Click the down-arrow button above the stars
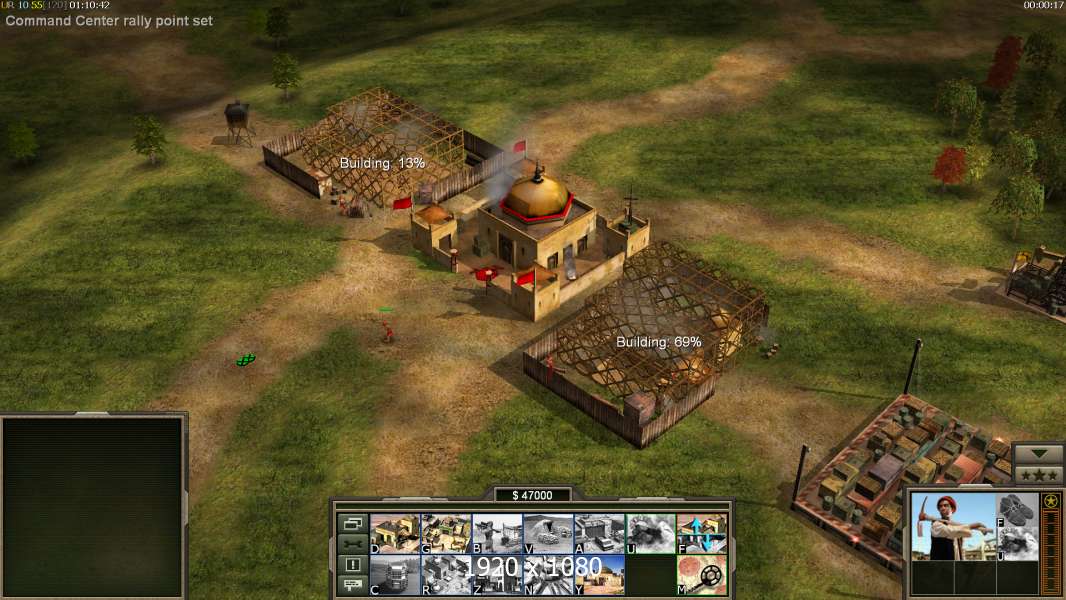This screenshot has width=1066, height=600. (1039, 454)
